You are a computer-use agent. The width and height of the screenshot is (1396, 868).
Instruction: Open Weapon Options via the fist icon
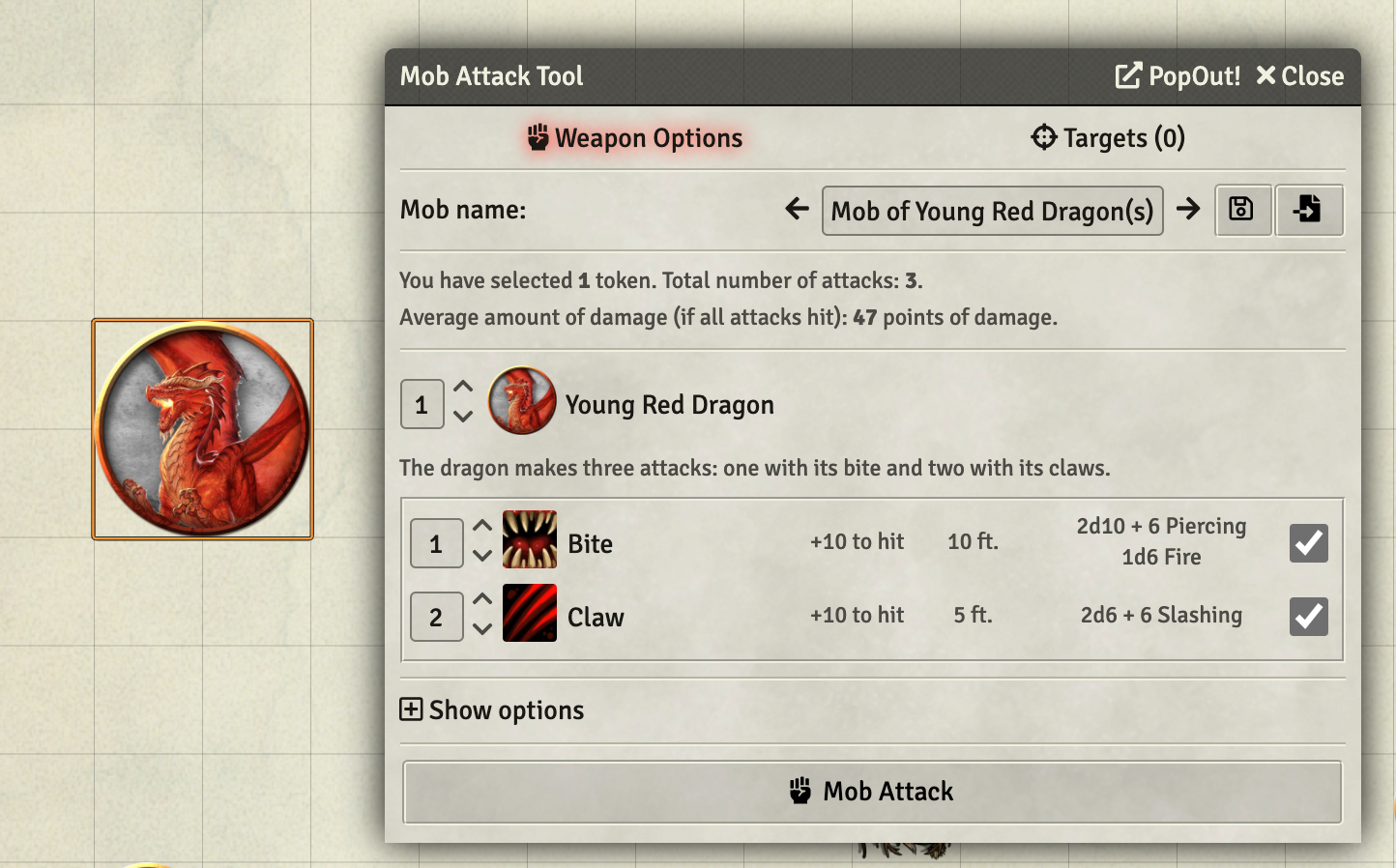coord(538,137)
